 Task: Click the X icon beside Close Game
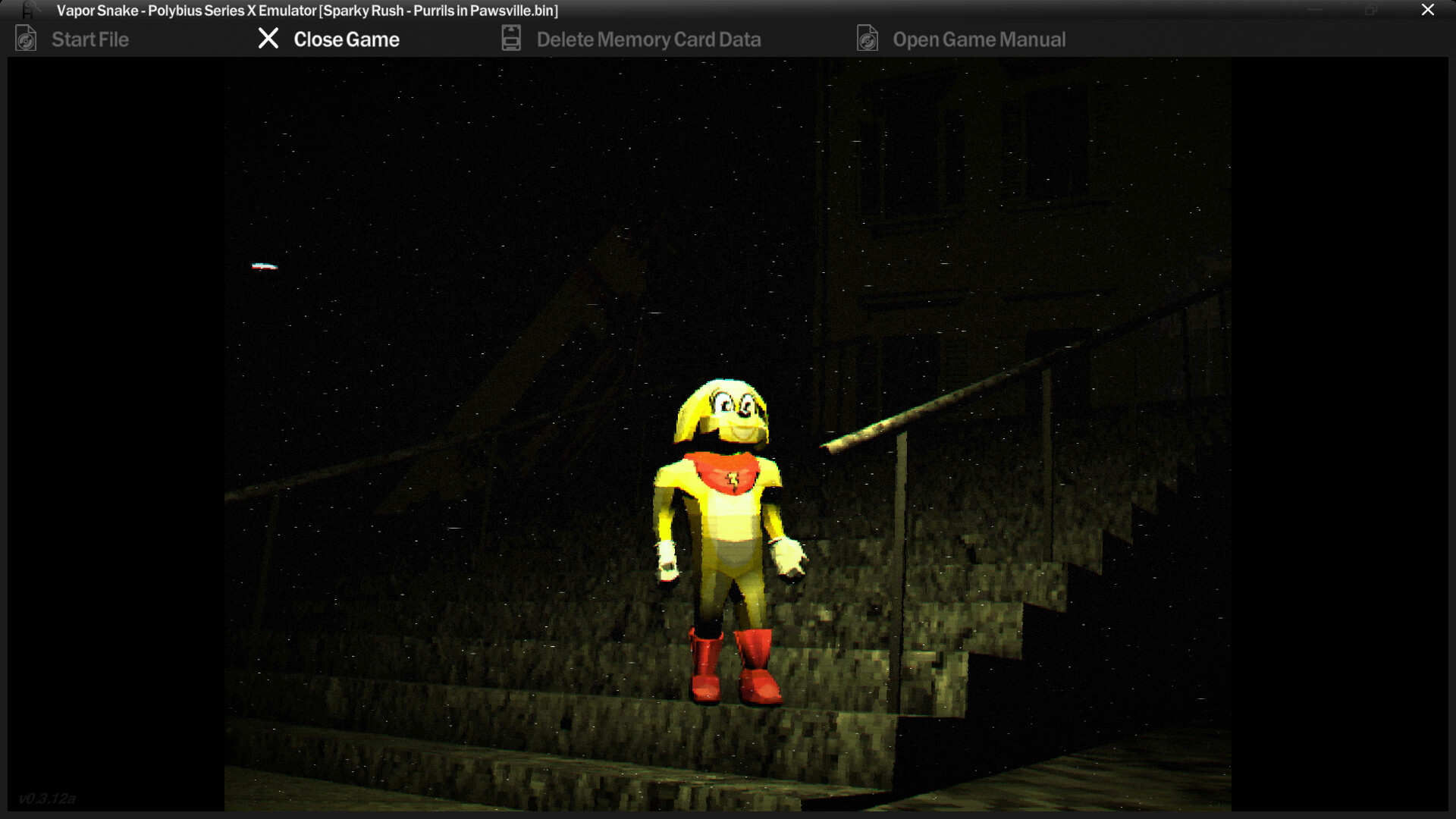(x=268, y=39)
